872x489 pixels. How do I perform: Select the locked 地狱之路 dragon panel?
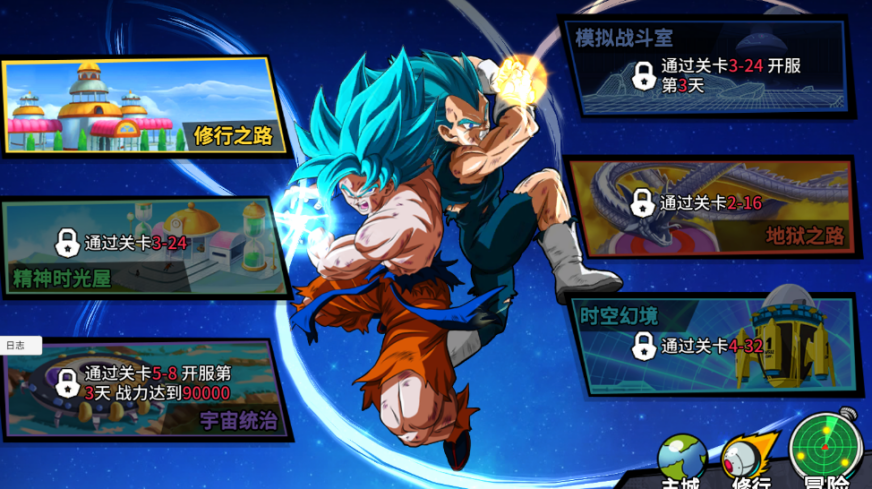pos(711,207)
